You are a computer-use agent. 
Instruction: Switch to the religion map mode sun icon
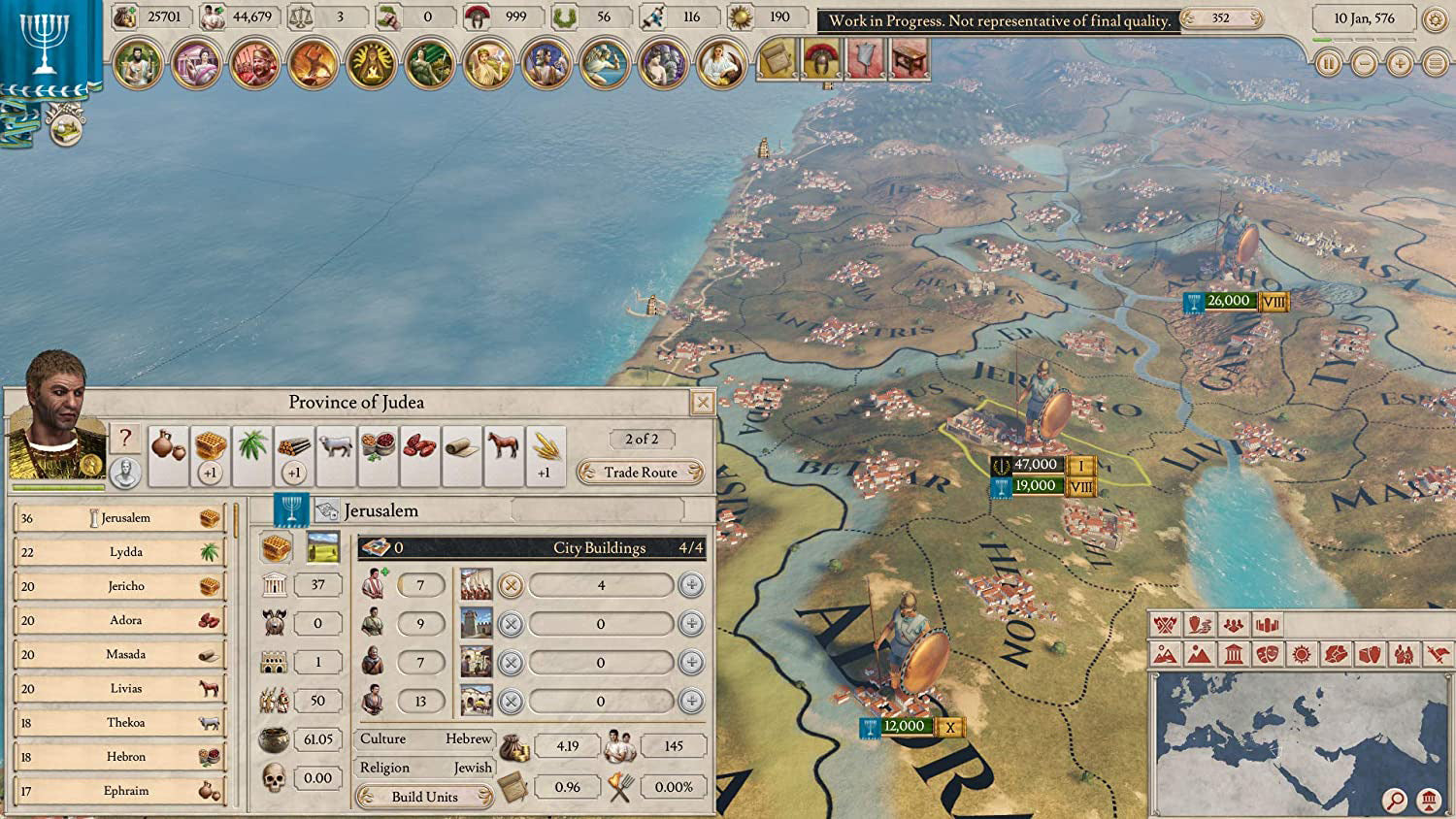pyautogui.click(x=1301, y=655)
